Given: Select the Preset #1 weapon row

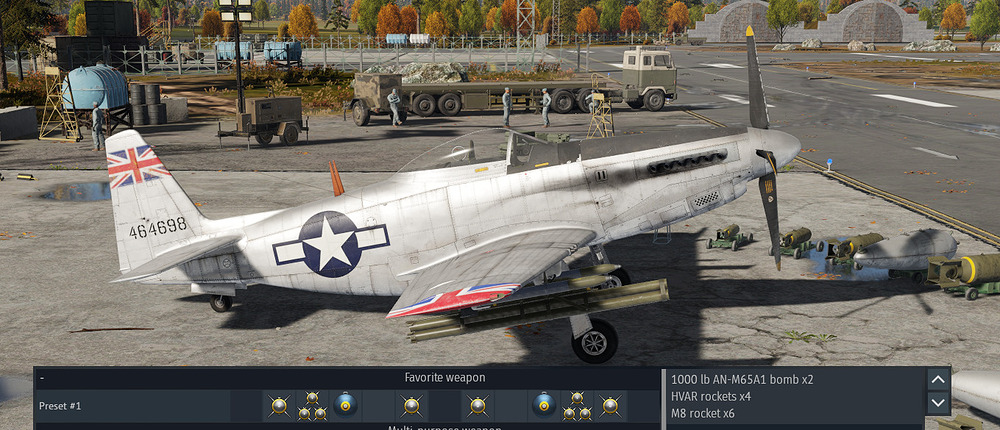Looking at the screenshot, I should pos(60,405).
